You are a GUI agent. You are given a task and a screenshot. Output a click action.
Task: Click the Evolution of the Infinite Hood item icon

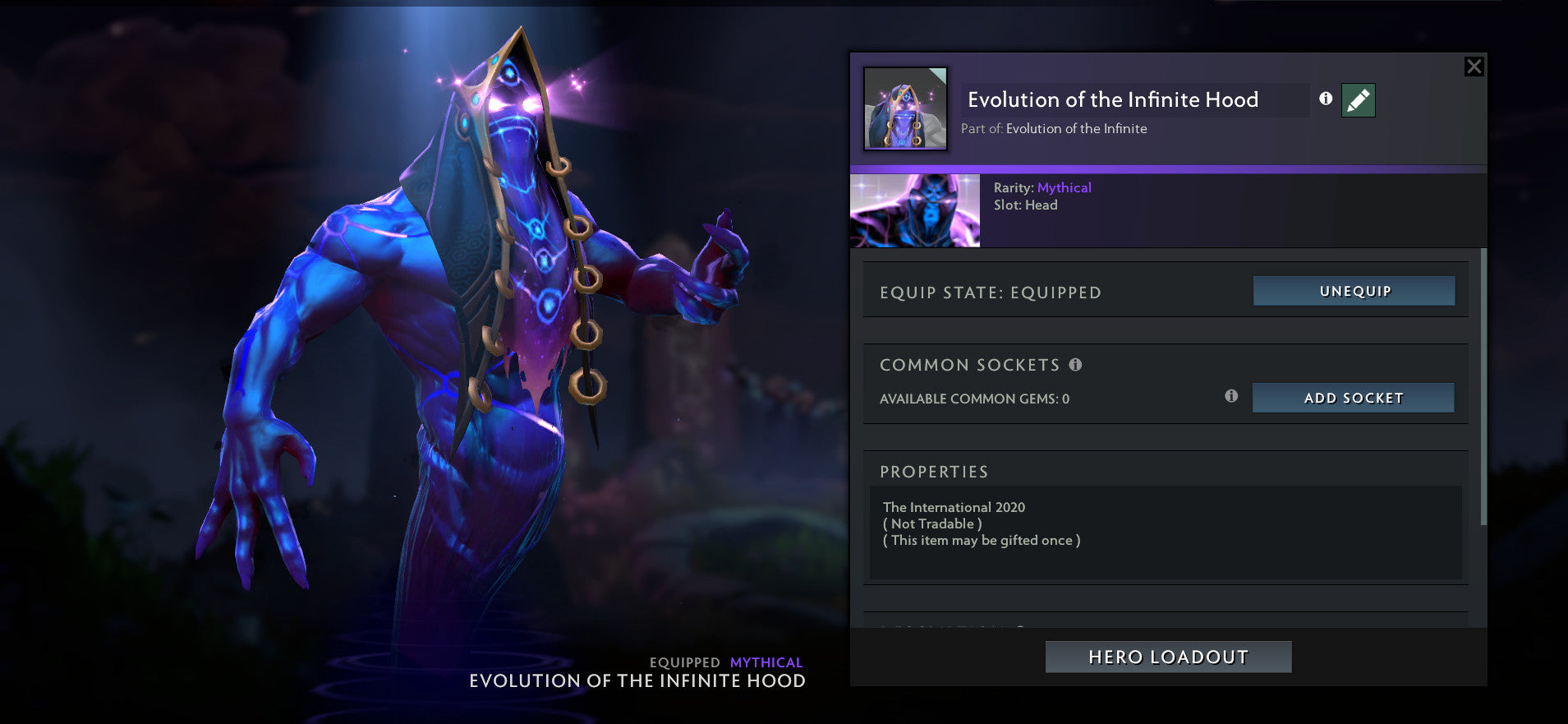point(904,109)
